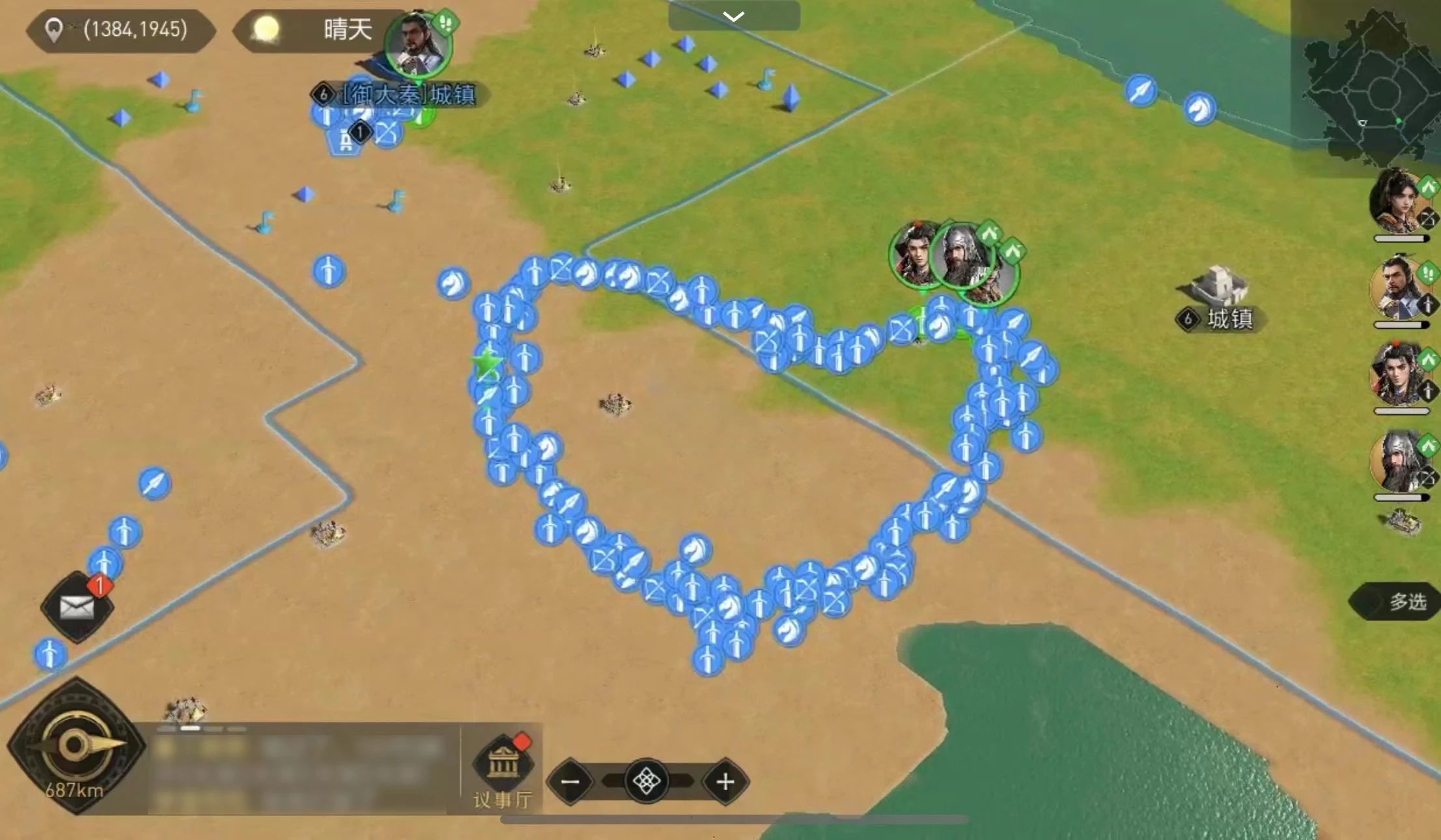This screenshot has width=1441, height=840.
Task: Select the level 6 城镇 town marker
Action: click(1219, 318)
